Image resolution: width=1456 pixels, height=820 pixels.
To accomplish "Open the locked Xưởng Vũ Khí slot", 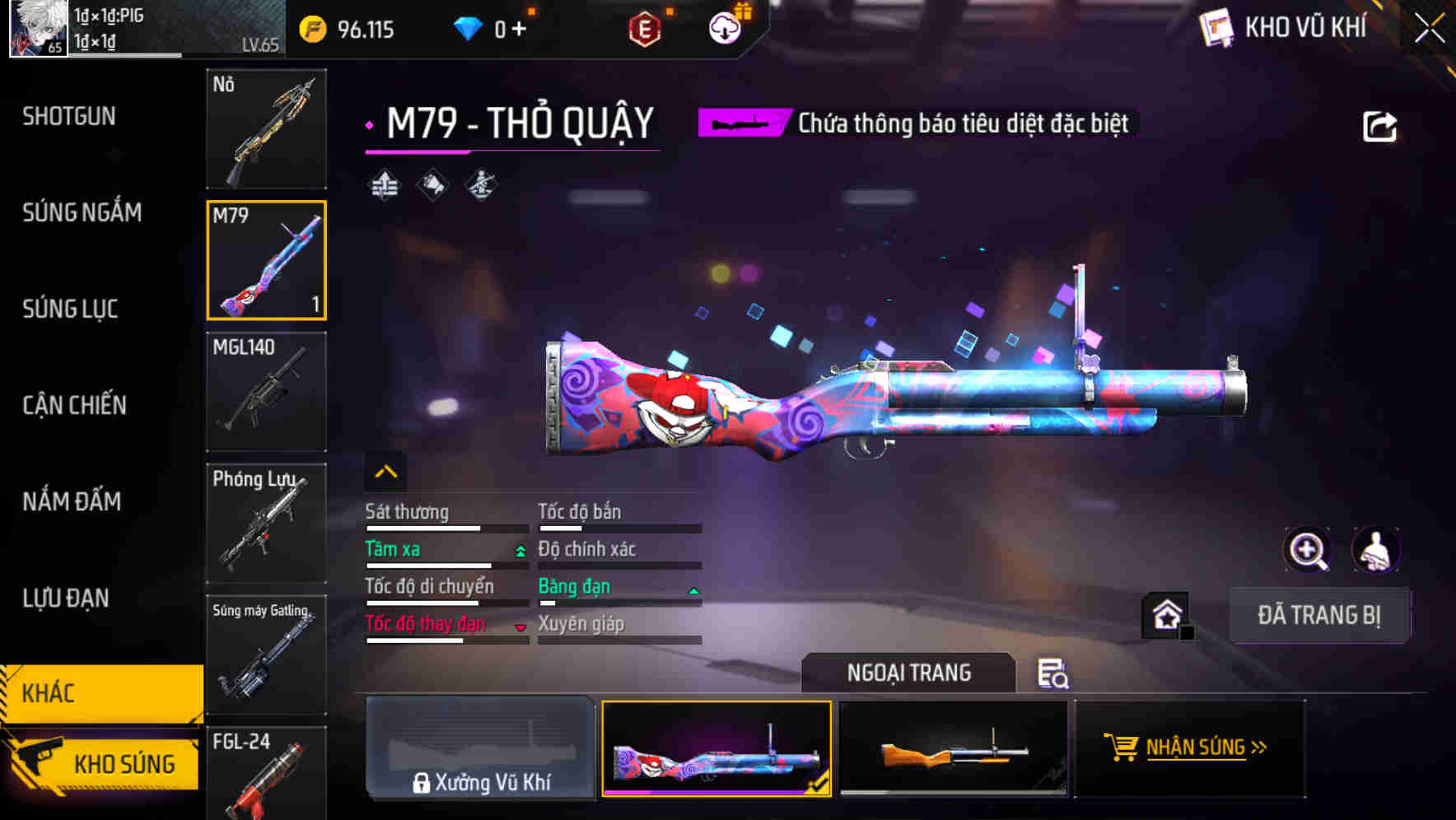I will click(480, 749).
